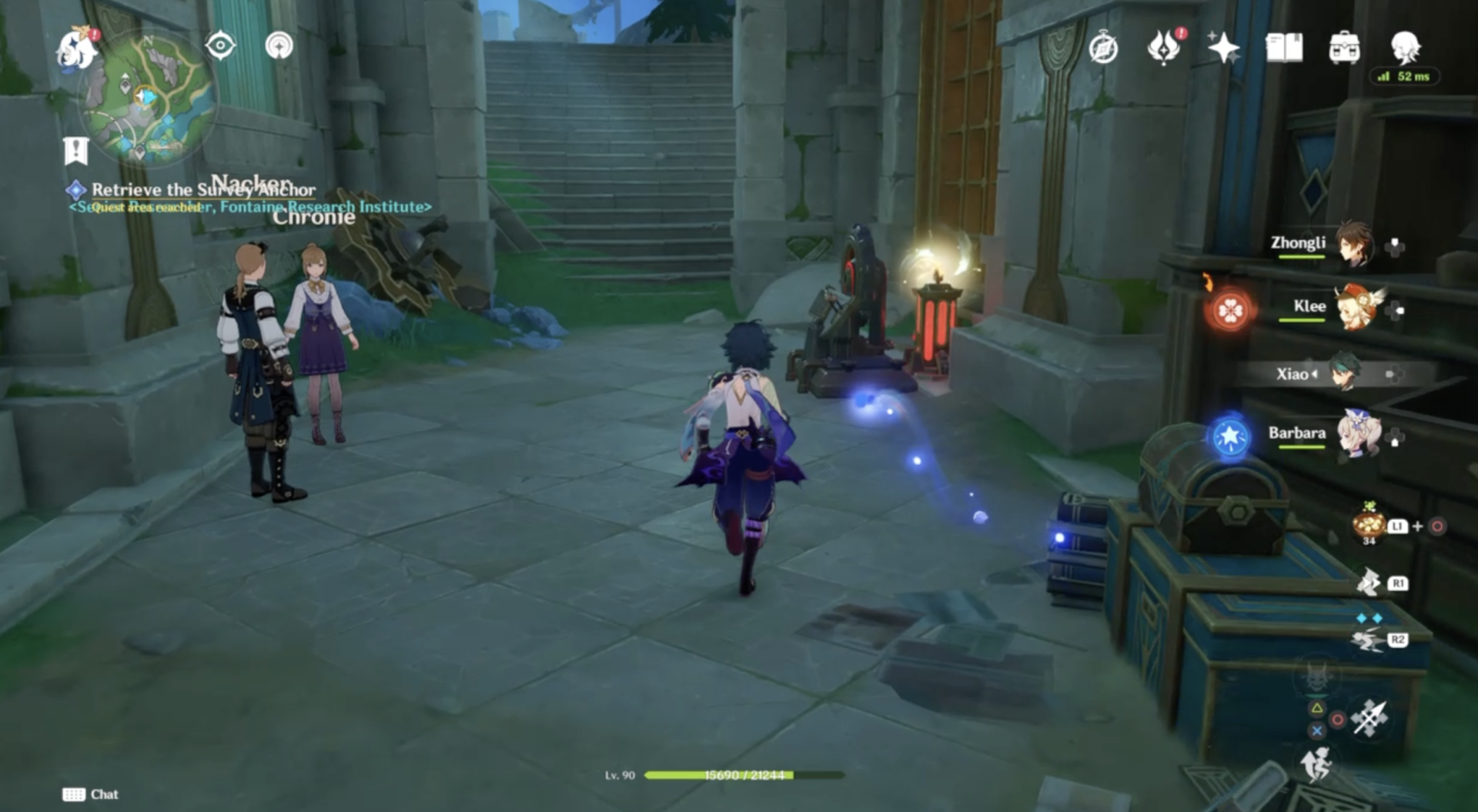
Task: Use the food quick-item with count 34
Action: coord(1369,525)
